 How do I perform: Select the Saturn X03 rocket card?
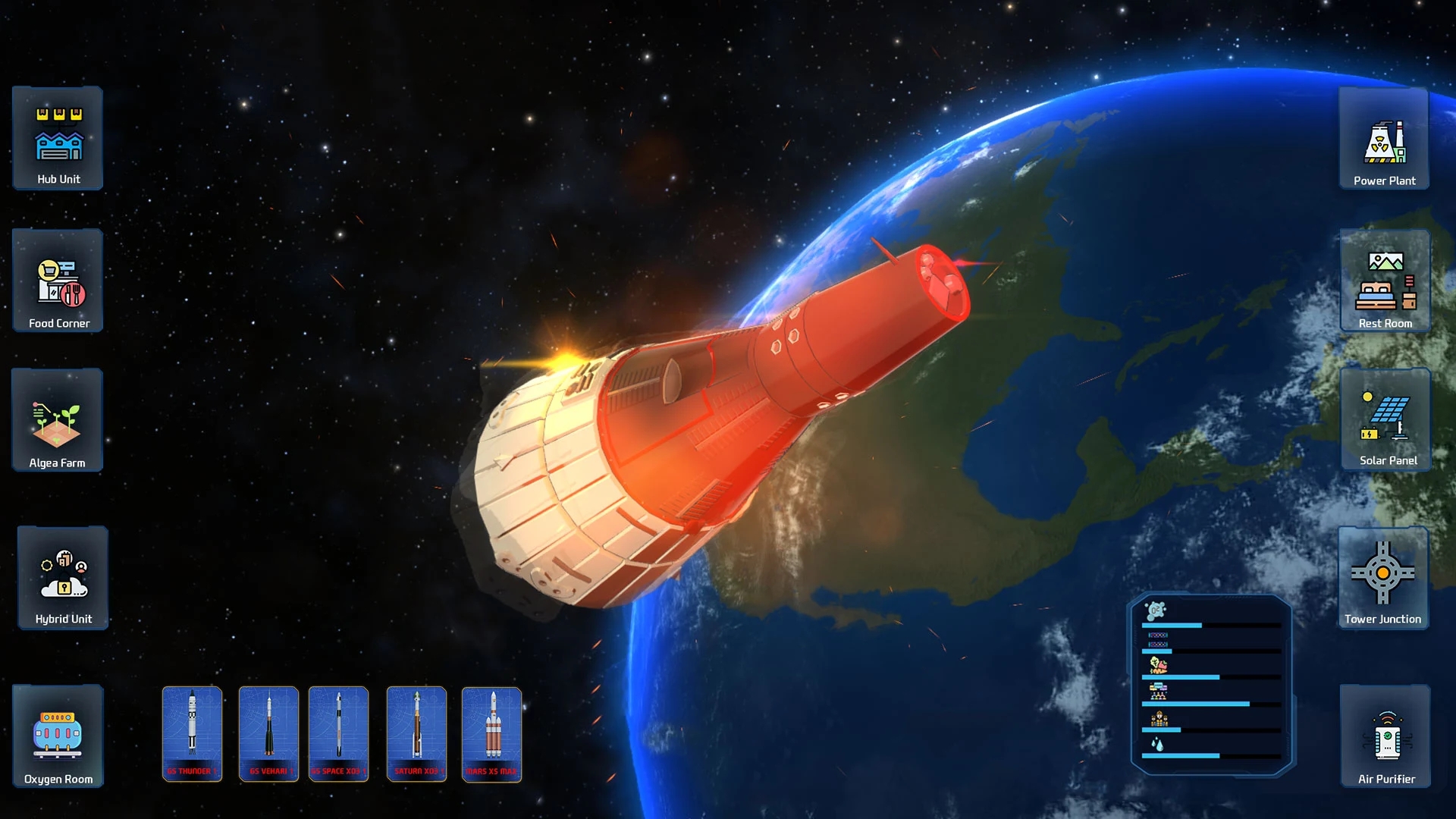[416, 734]
